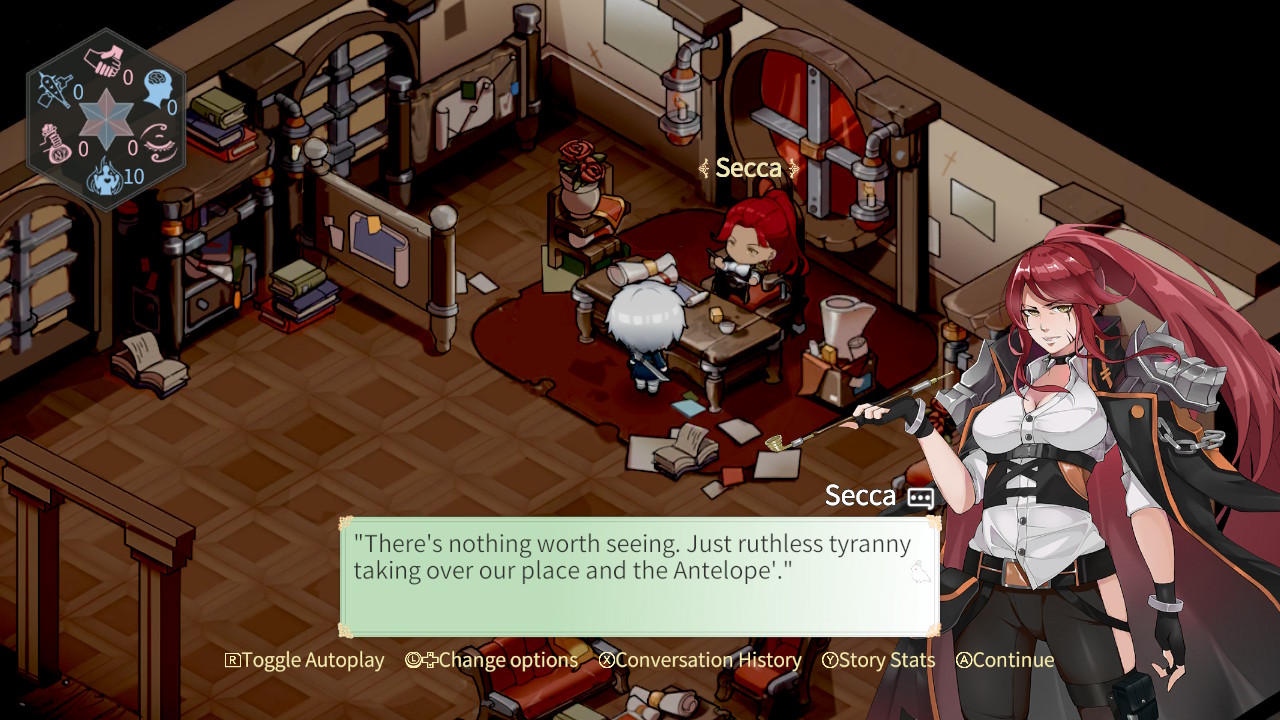
Task: Click the brain intellect stat icon
Action: coord(157,87)
